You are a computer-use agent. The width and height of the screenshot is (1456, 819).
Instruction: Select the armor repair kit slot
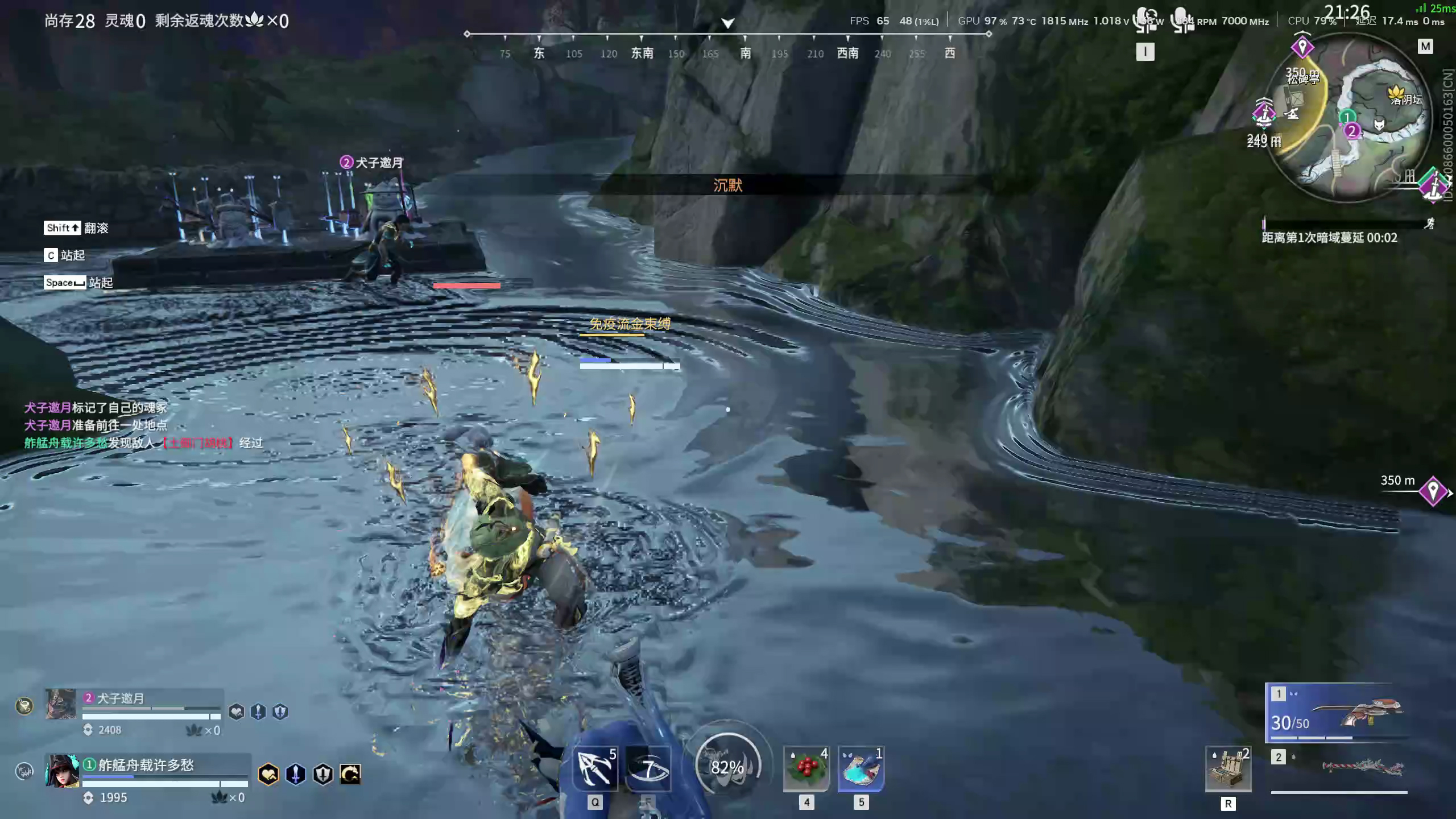pyautogui.click(x=1228, y=769)
